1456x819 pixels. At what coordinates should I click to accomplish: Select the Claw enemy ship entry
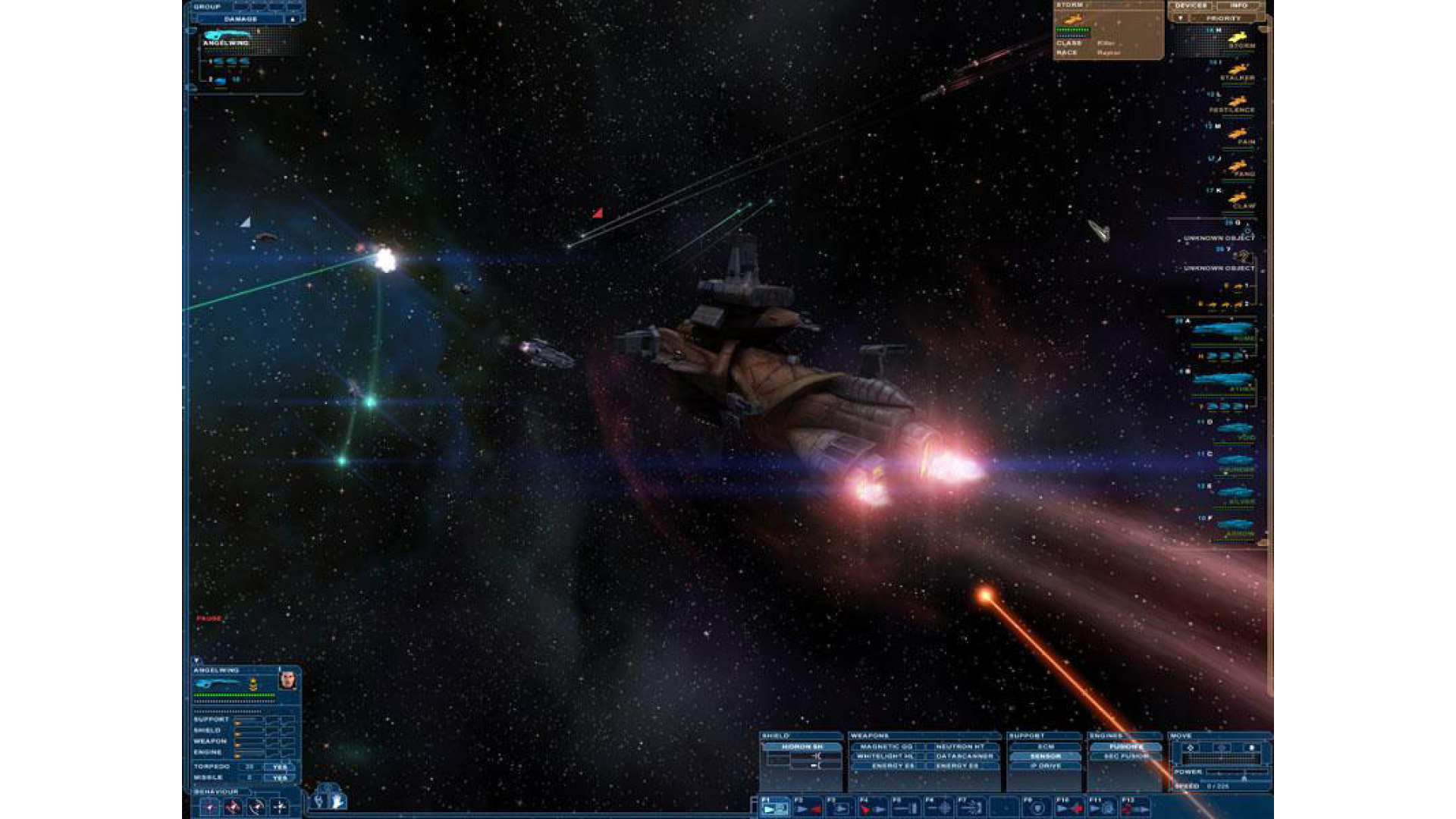coord(1238,200)
